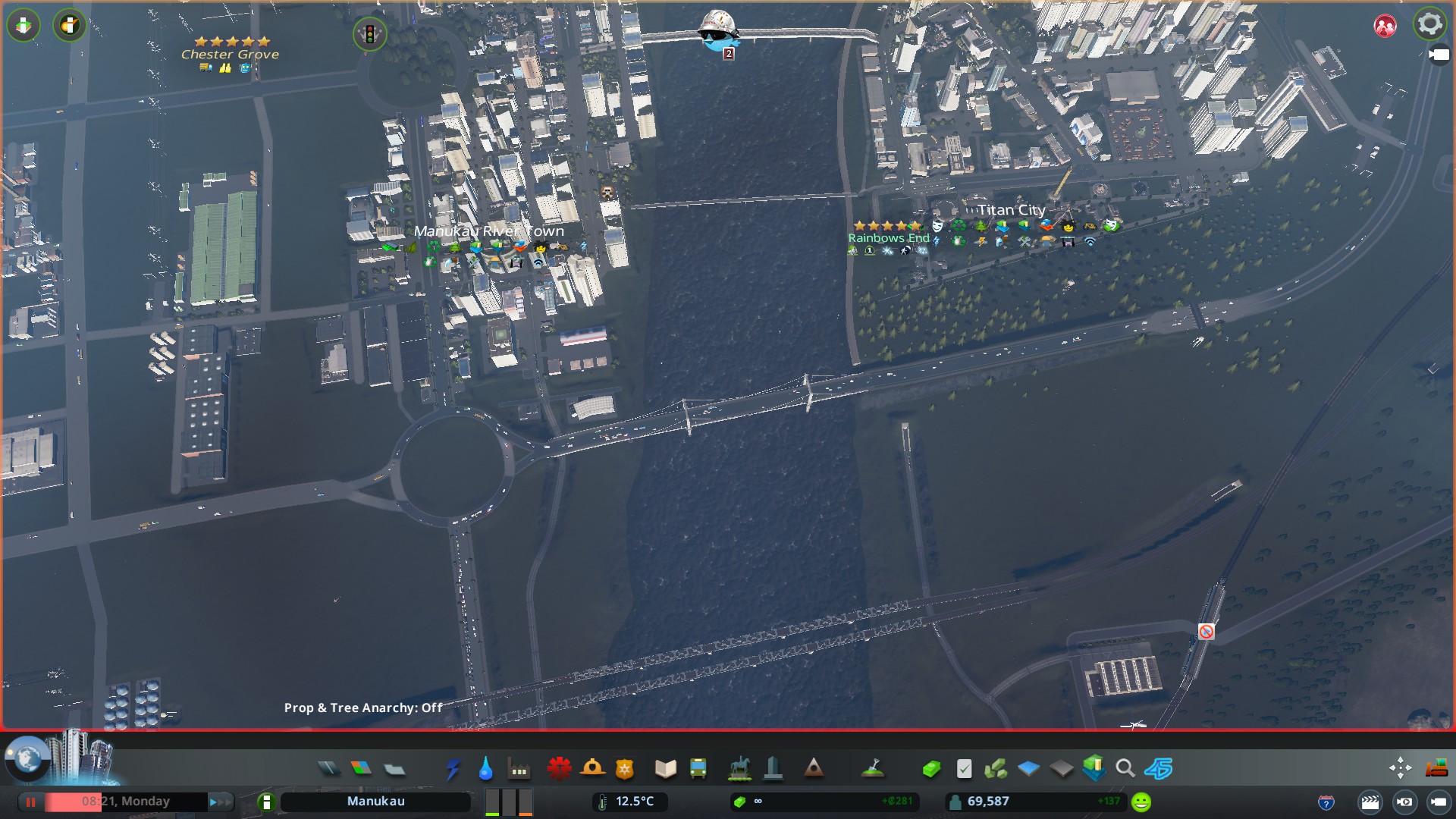Open the Water and Sewage droplet menu
This screenshot has width=1456, height=819.
(486, 769)
